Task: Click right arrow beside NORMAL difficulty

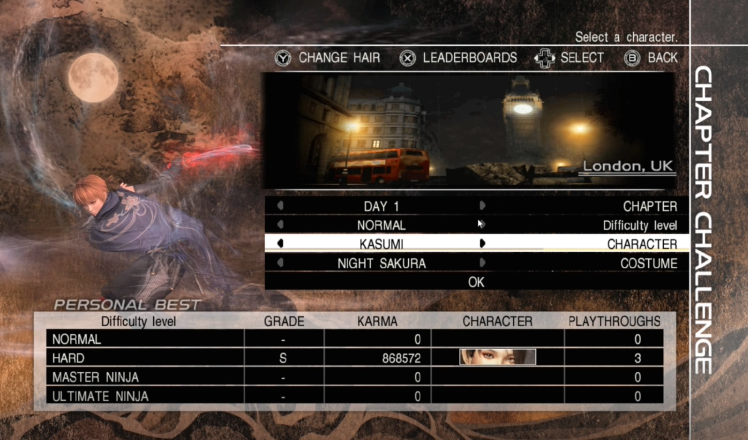Action: [482, 225]
